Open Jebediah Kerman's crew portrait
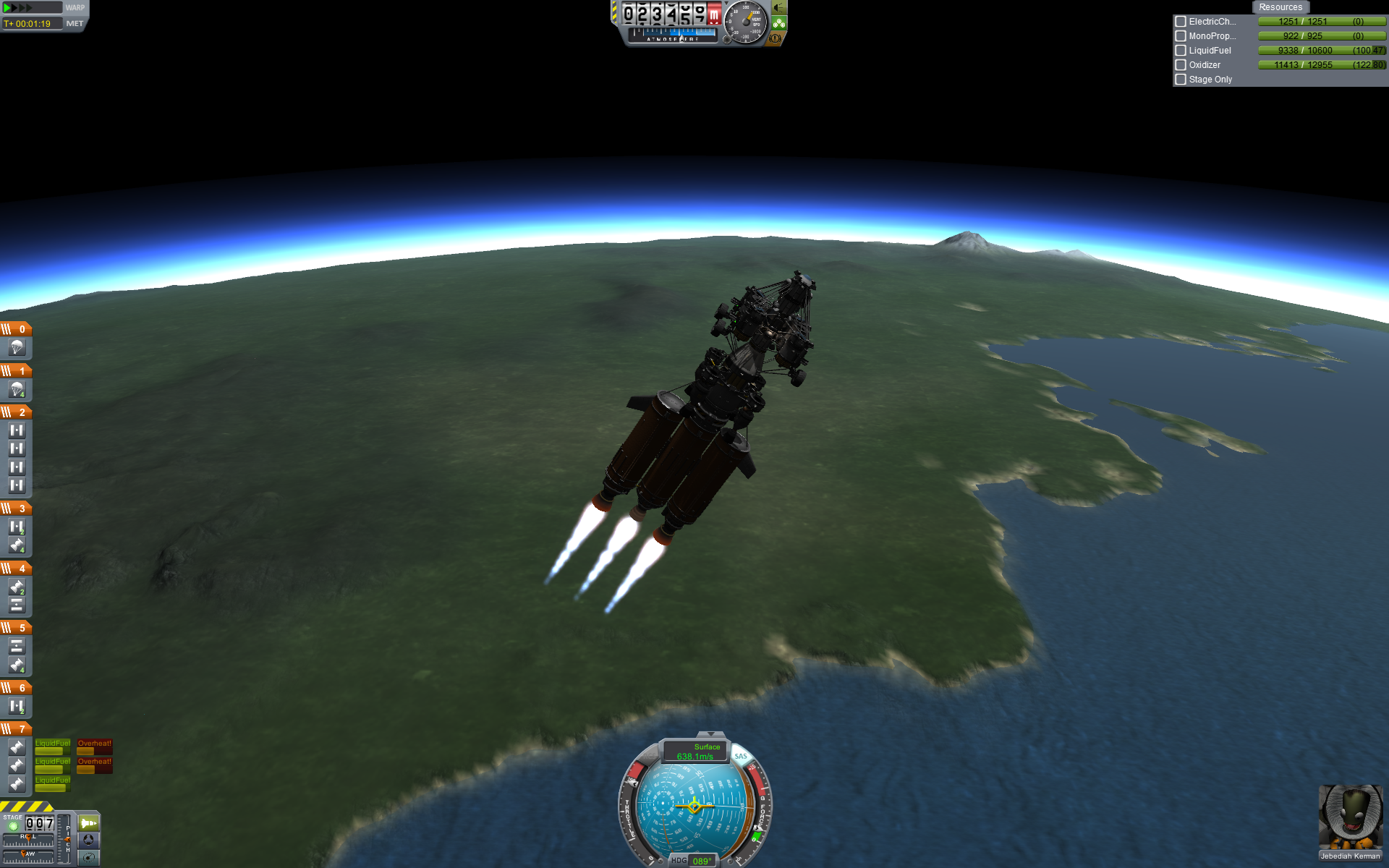This screenshot has width=1389, height=868. [1350, 817]
